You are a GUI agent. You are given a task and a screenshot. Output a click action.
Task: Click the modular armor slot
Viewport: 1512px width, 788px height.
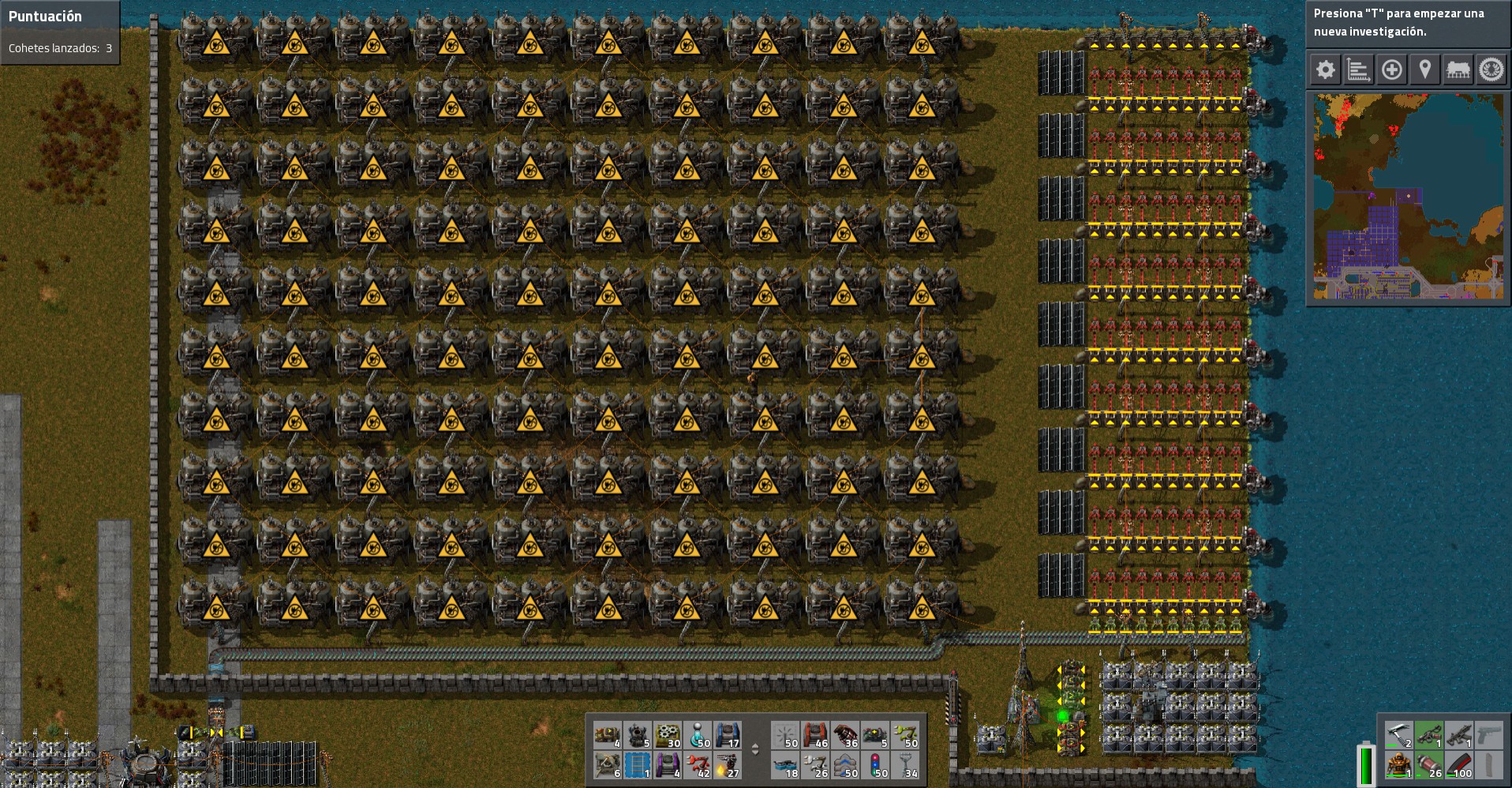pos(1398,765)
